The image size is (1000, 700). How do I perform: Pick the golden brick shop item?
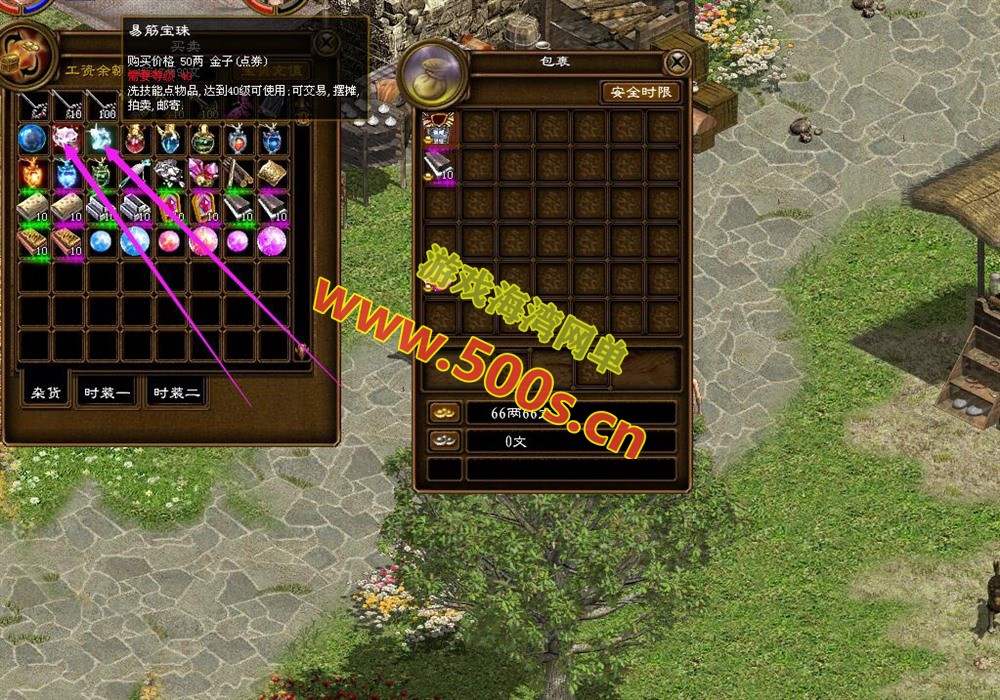point(271,173)
